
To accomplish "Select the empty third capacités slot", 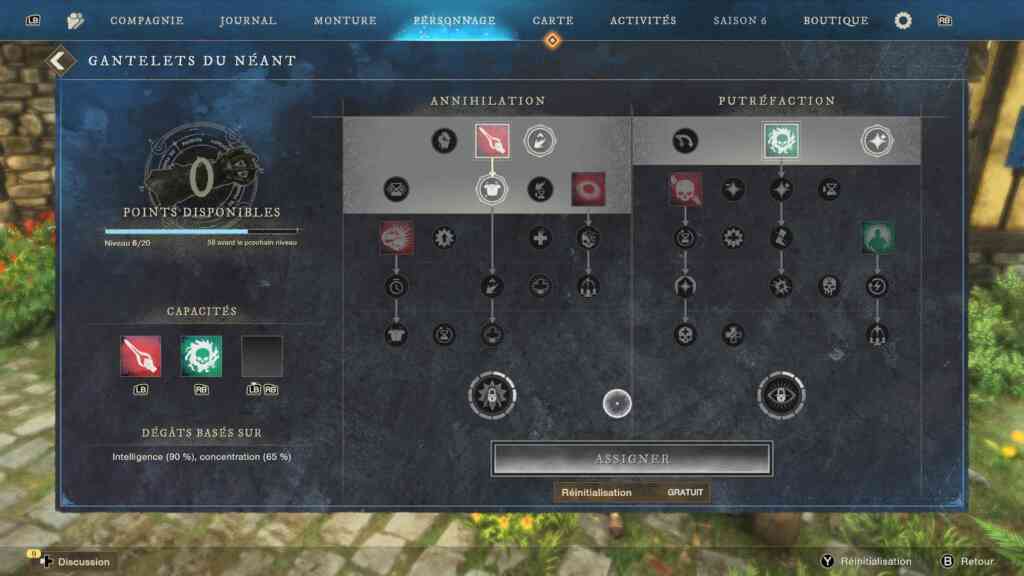I will (x=262, y=356).
